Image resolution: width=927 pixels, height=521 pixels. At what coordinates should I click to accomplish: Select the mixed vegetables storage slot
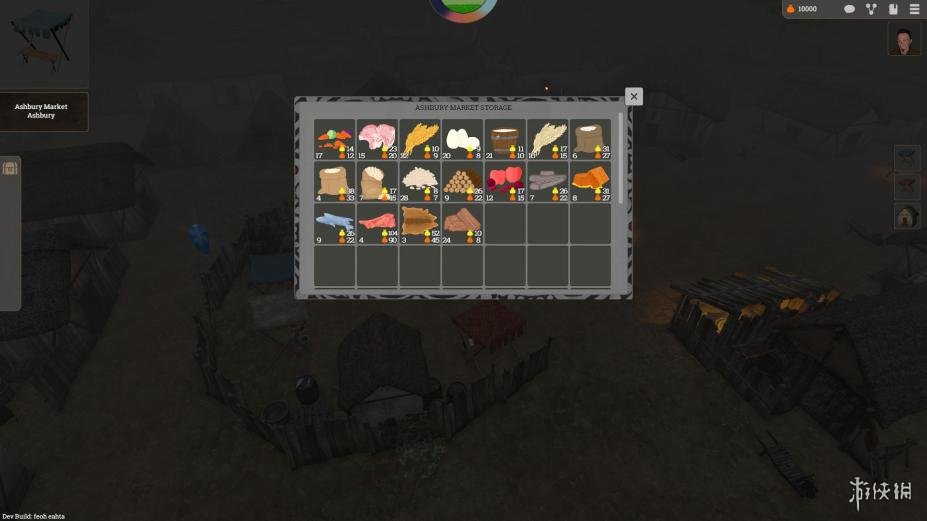(335, 140)
